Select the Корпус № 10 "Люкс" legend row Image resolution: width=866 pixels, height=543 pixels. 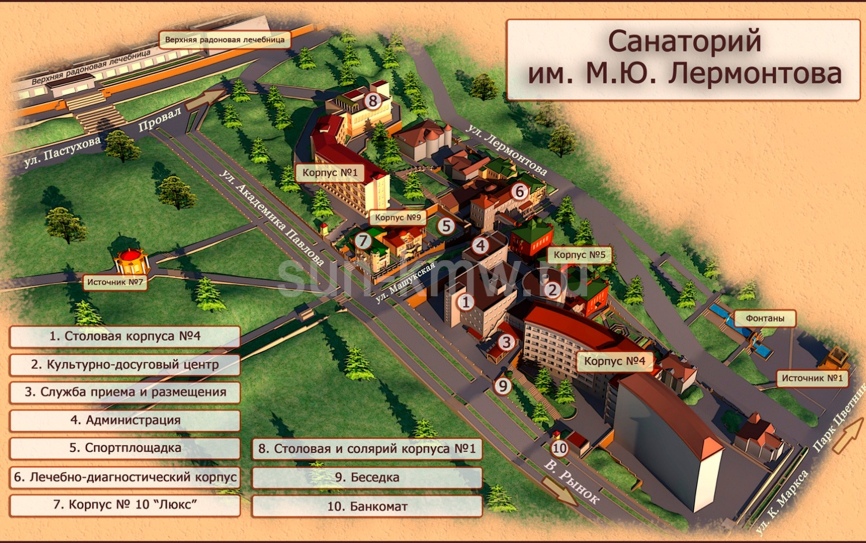coord(124,505)
